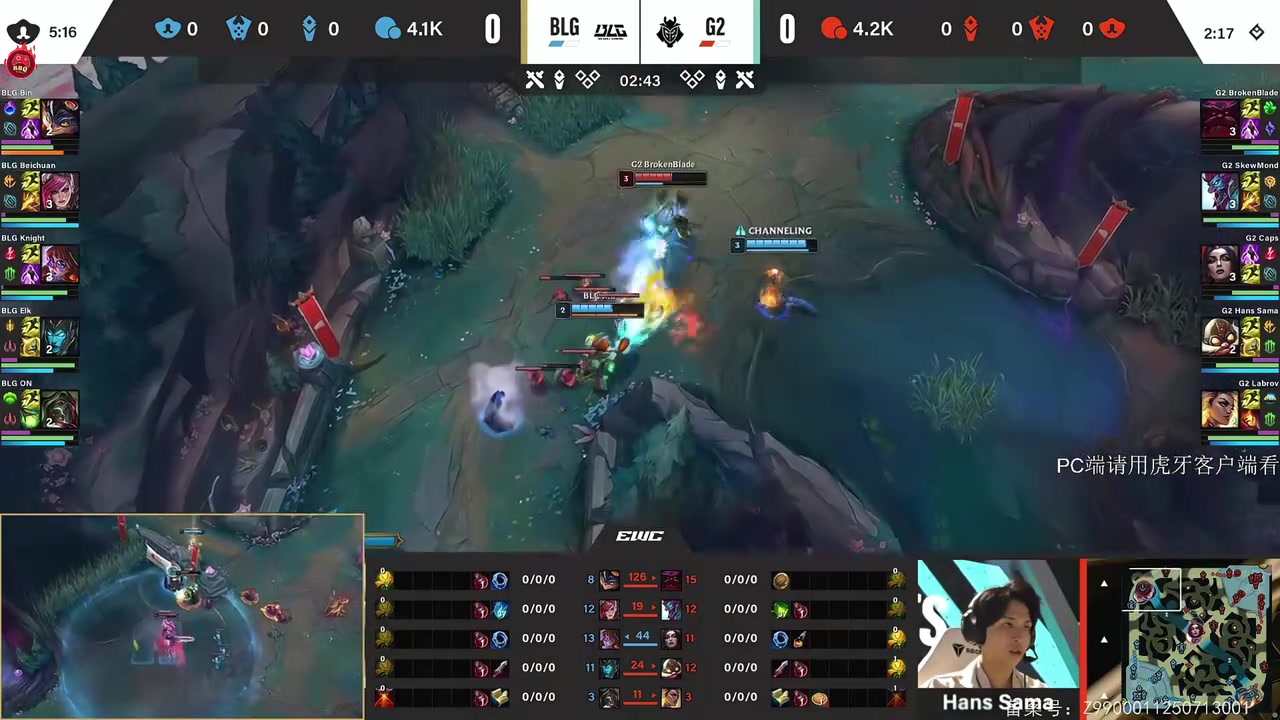Choose G2 Caps' champion portrait
Image resolution: width=1280 pixels, height=720 pixels.
[1219, 264]
